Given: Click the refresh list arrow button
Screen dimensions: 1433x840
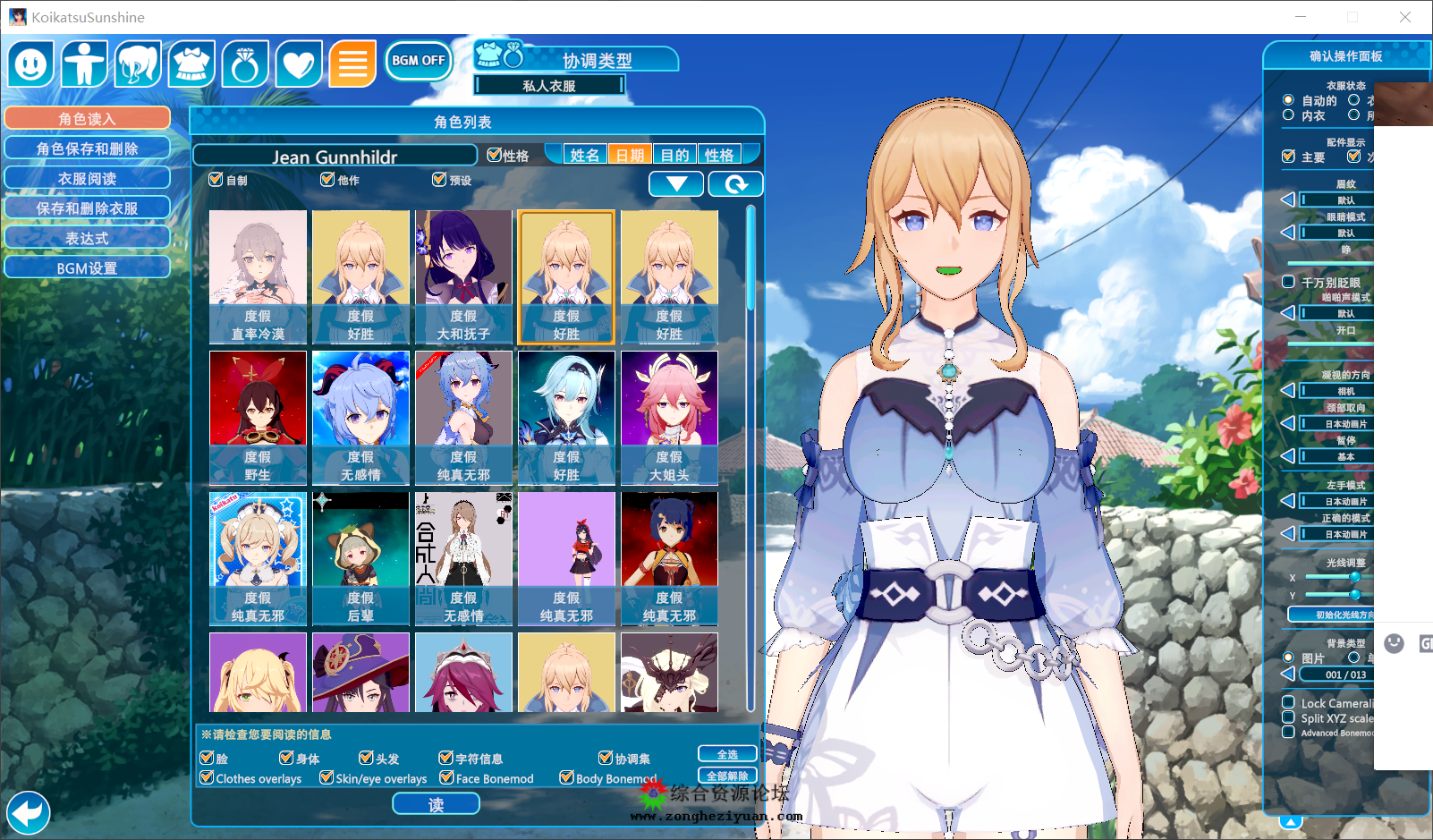Looking at the screenshot, I should point(735,184).
